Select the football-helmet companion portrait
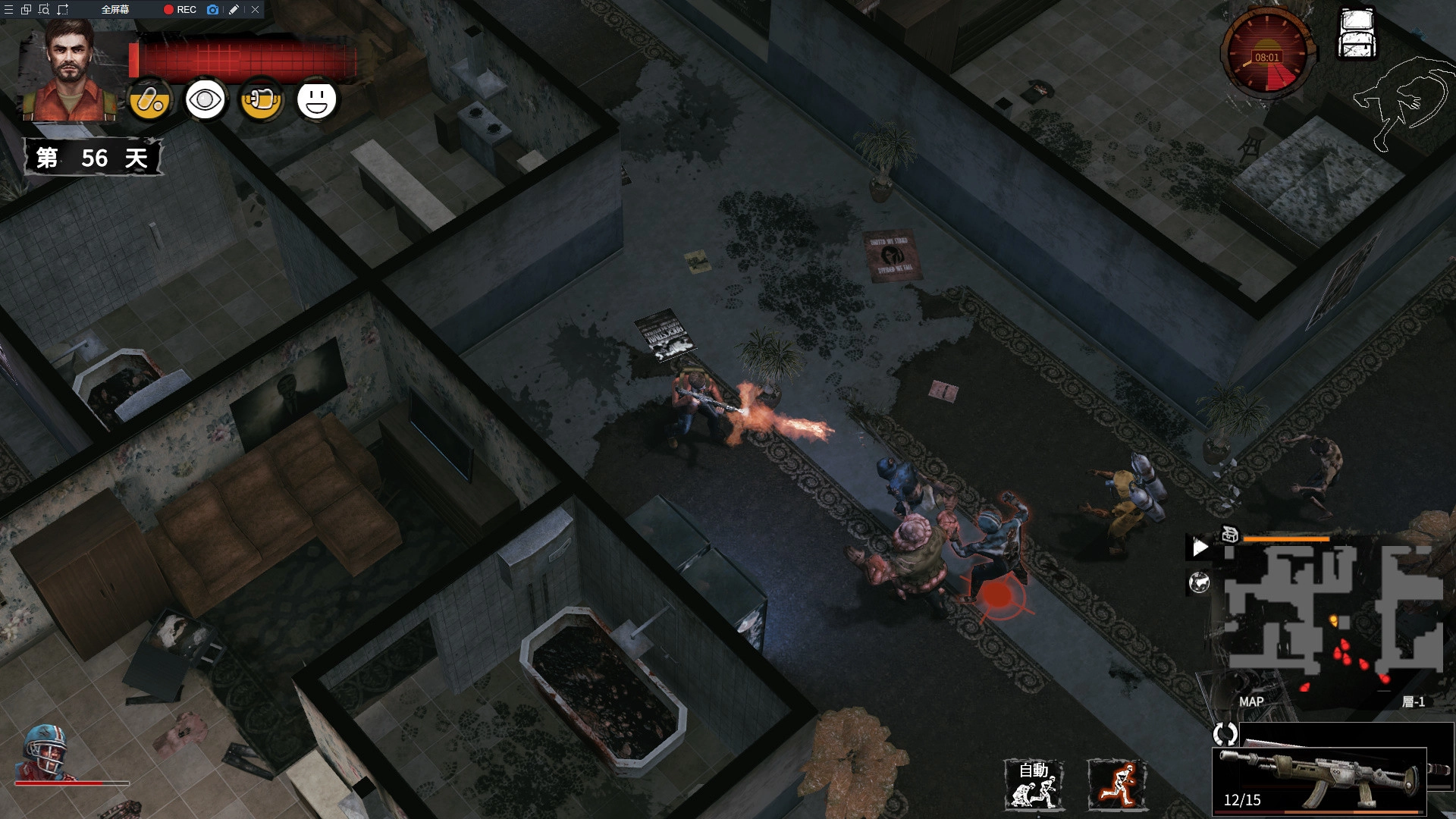Screen dimensions: 1456x819 (47, 752)
